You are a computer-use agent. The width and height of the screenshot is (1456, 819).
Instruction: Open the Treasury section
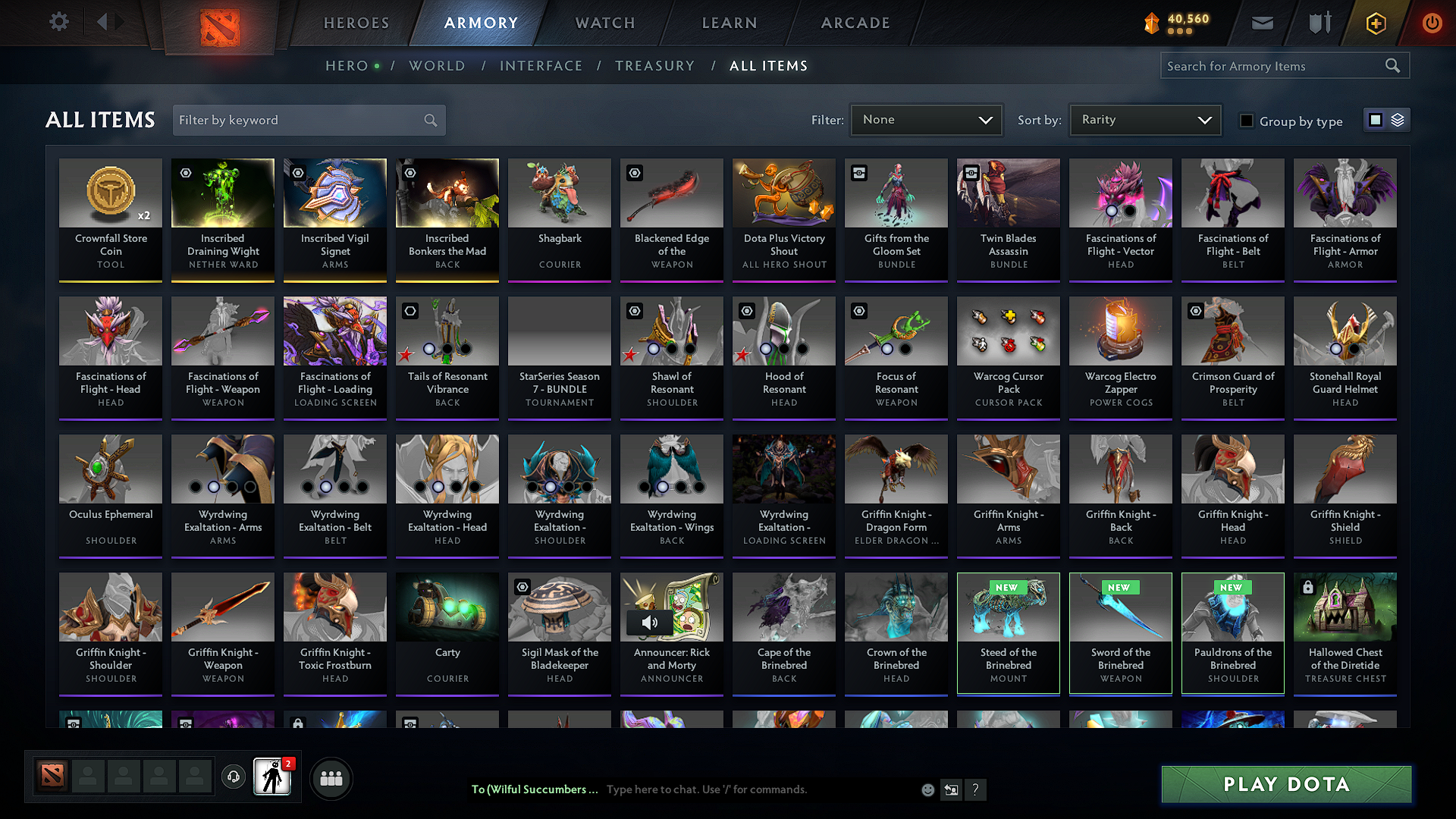[655, 65]
